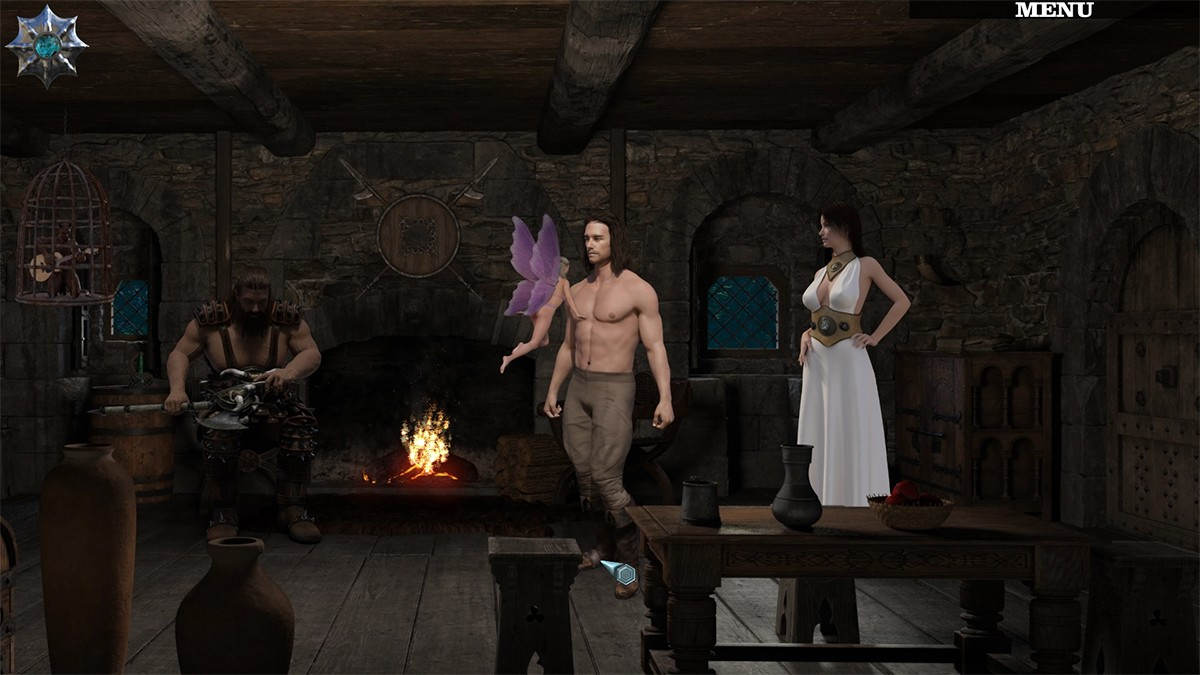Click the silver star gem icon

tap(46, 45)
